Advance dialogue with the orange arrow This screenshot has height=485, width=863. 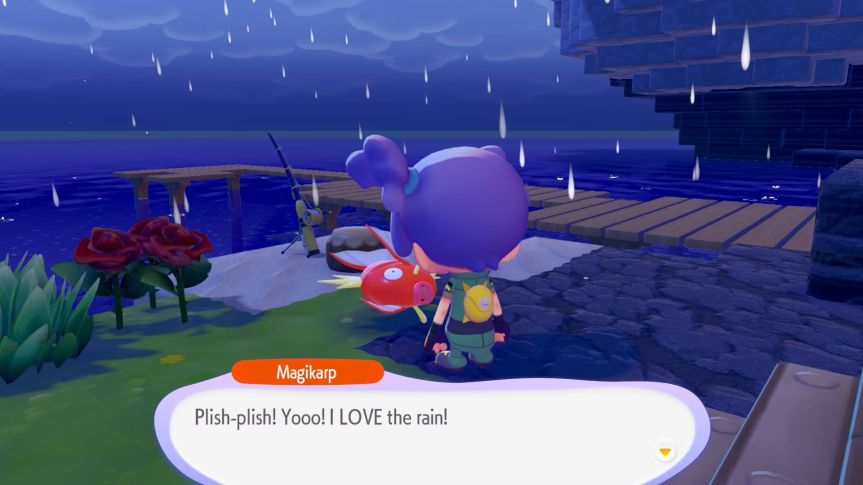(664, 452)
